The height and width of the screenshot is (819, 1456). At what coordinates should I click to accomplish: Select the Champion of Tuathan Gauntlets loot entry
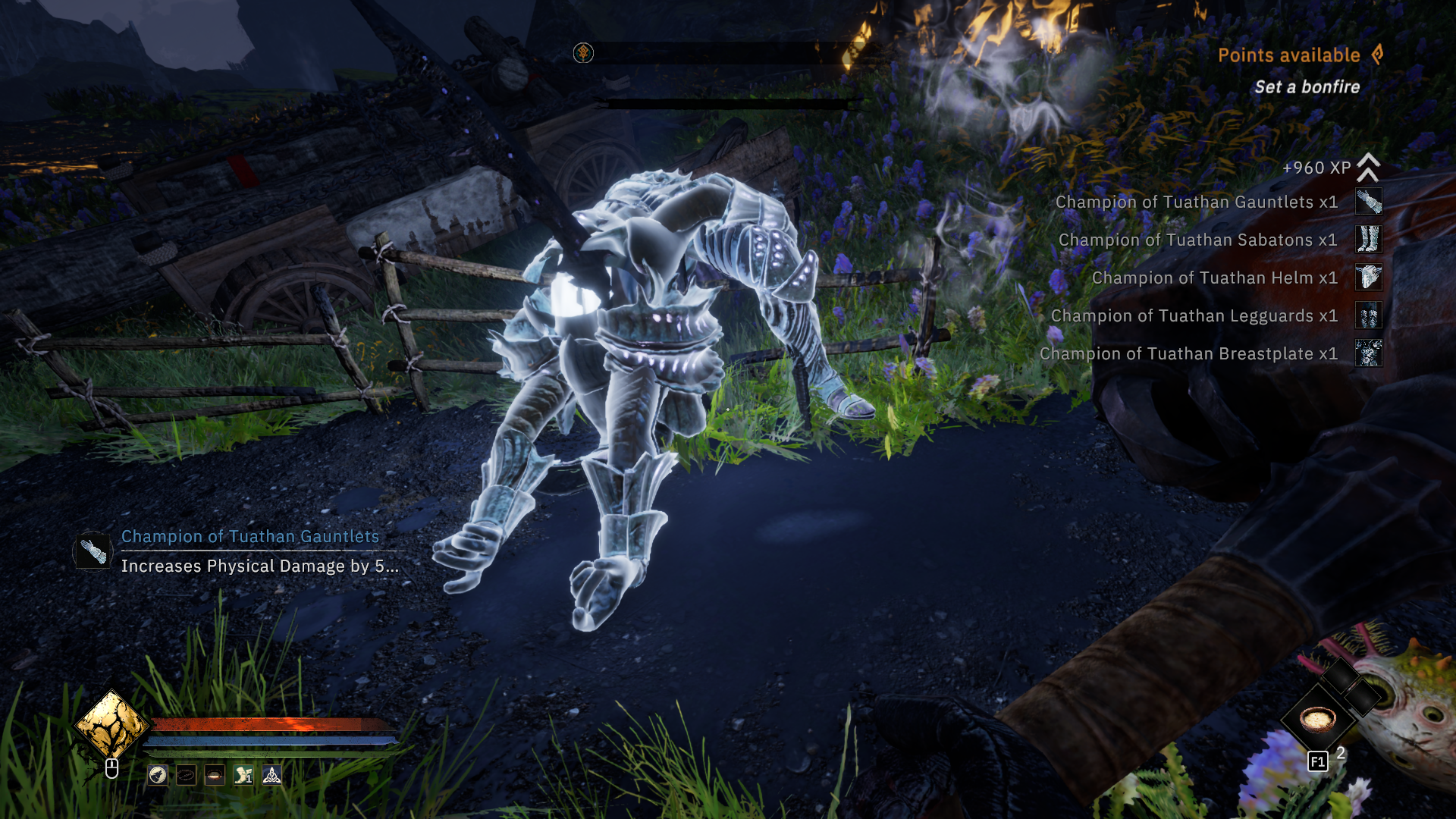coord(1196,202)
